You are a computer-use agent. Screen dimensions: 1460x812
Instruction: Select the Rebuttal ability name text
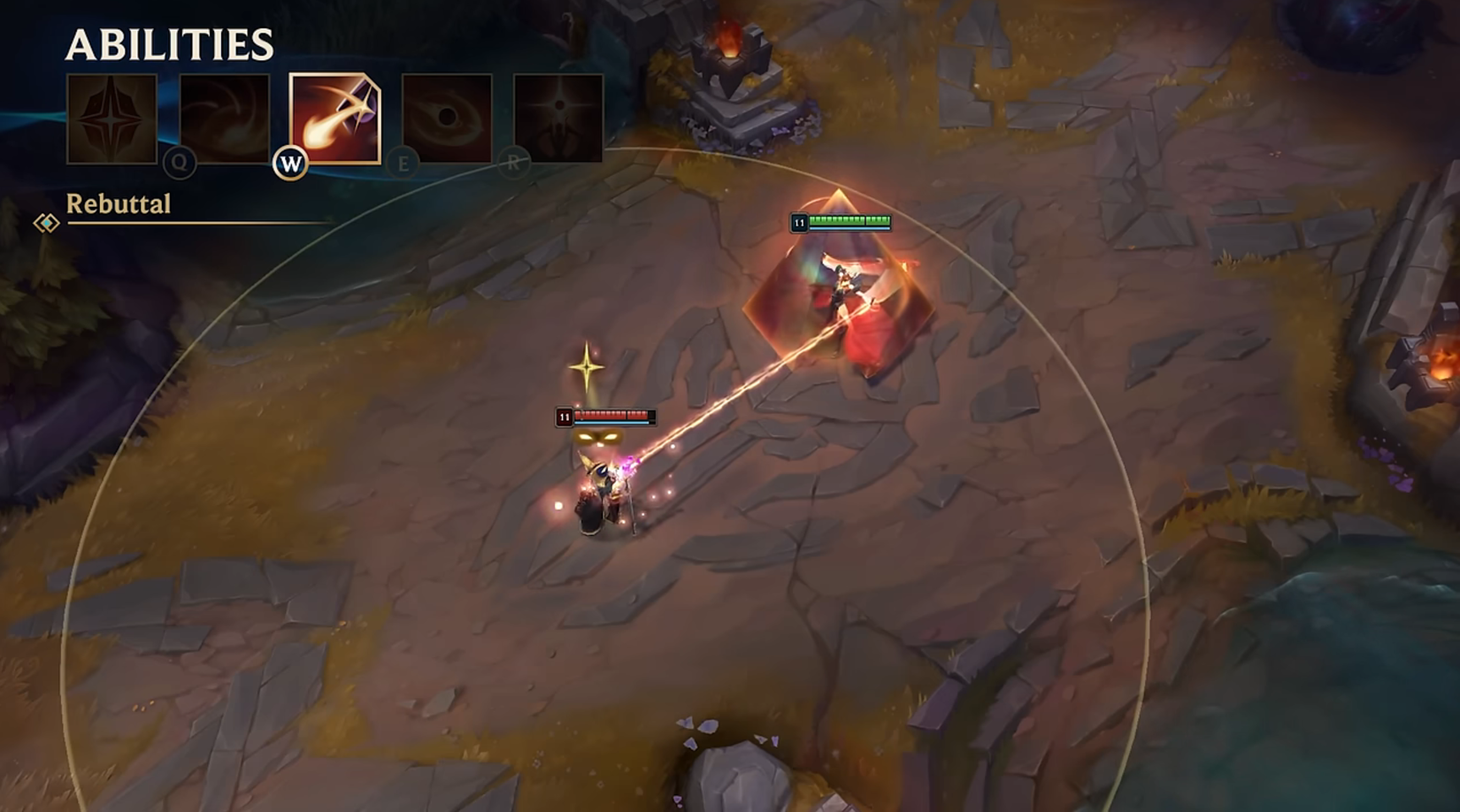[x=118, y=204]
